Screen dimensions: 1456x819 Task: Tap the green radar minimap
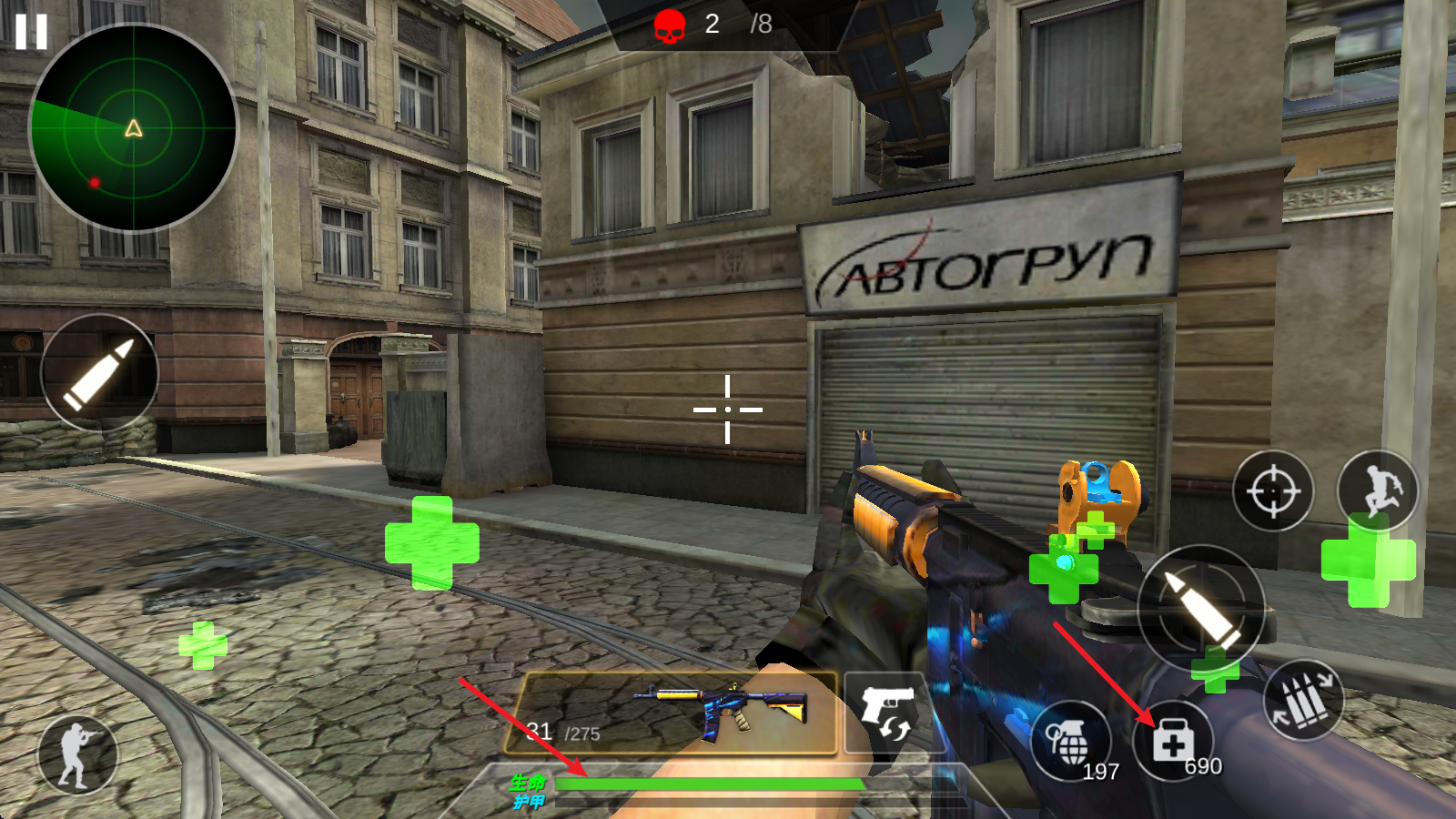click(x=134, y=128)
